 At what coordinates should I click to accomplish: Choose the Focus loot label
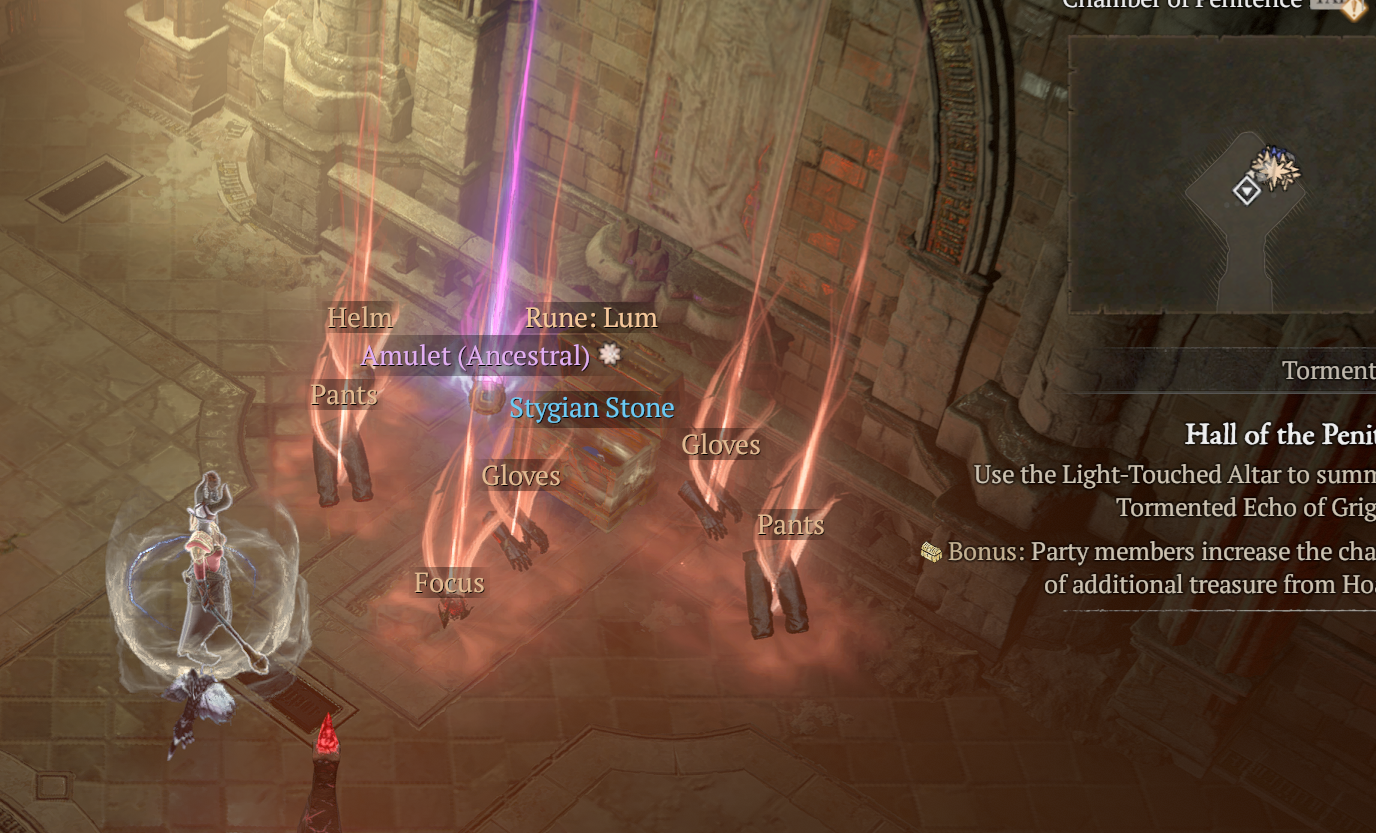tap(449, 583)
